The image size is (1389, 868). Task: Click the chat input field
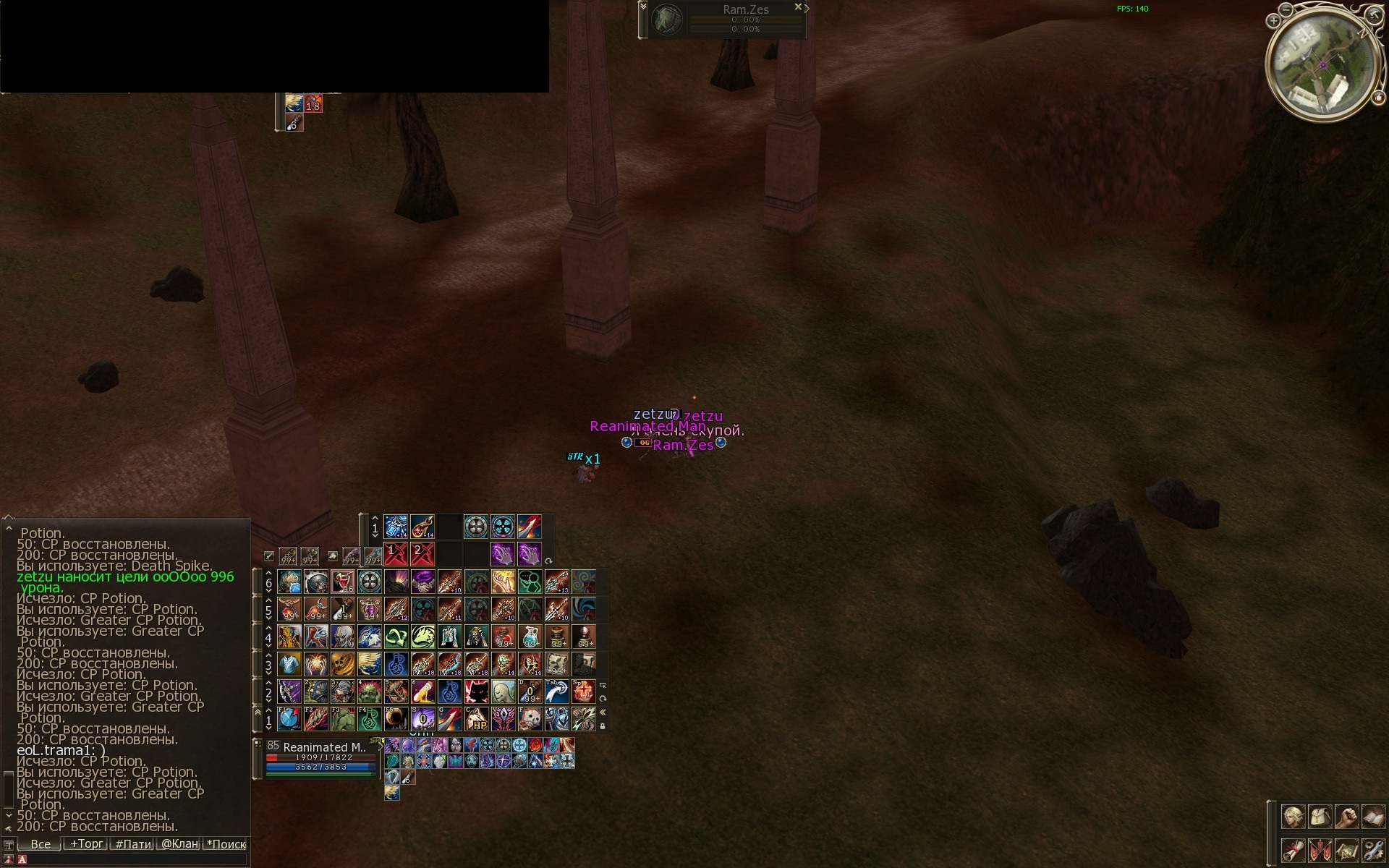click(x=130, y=860)
